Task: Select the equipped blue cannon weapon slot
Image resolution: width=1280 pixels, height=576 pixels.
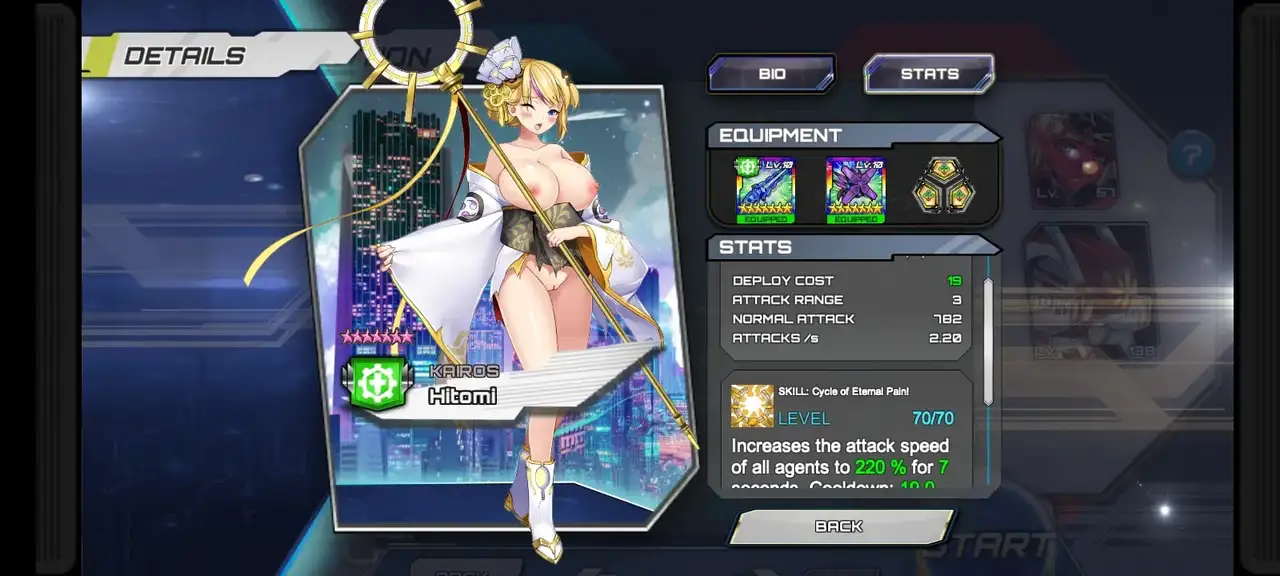Action: (x=765, y=190)
